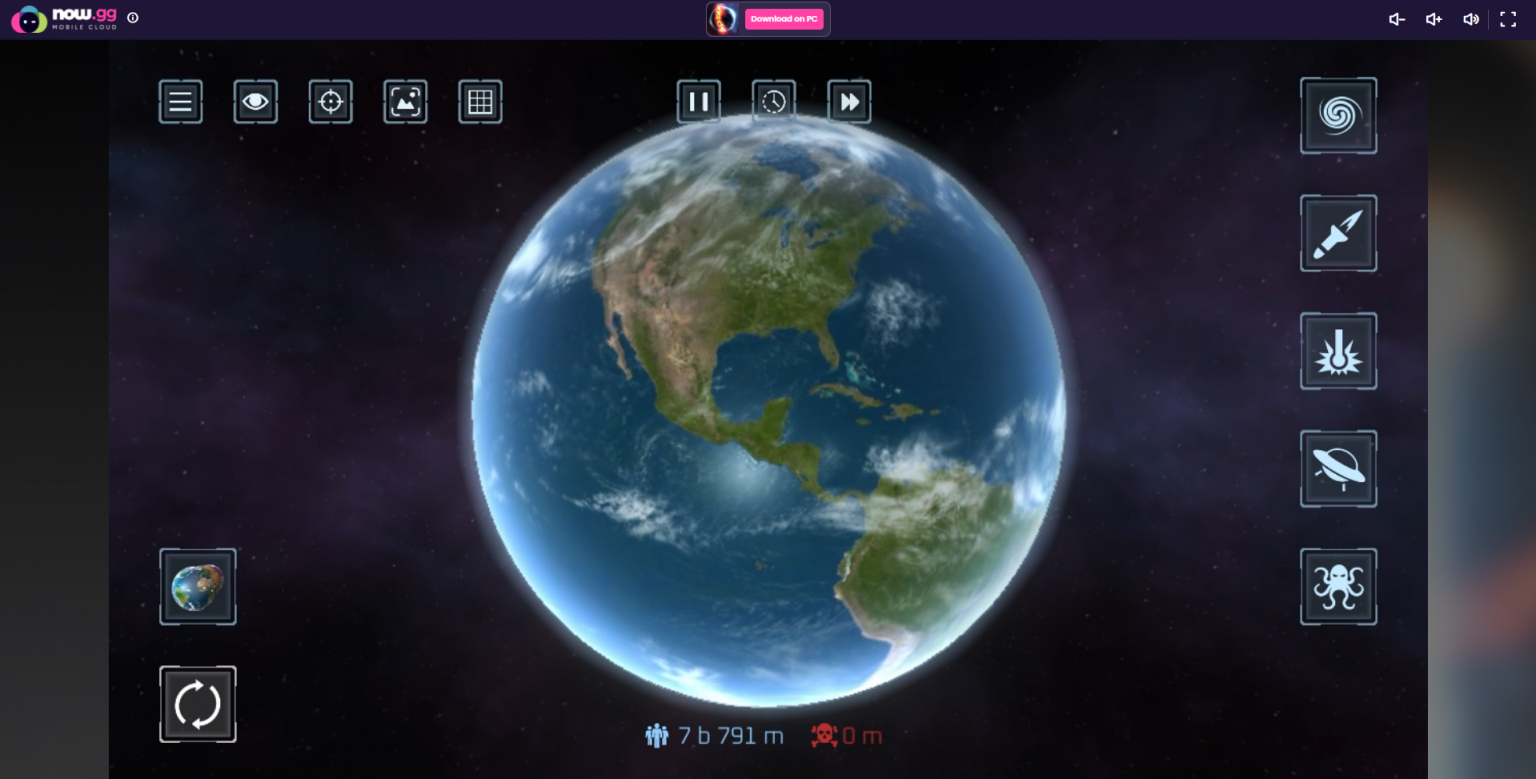Click the screenshot capture icon
This screenshot has width=1536, height=779.
tap(405, 101)
